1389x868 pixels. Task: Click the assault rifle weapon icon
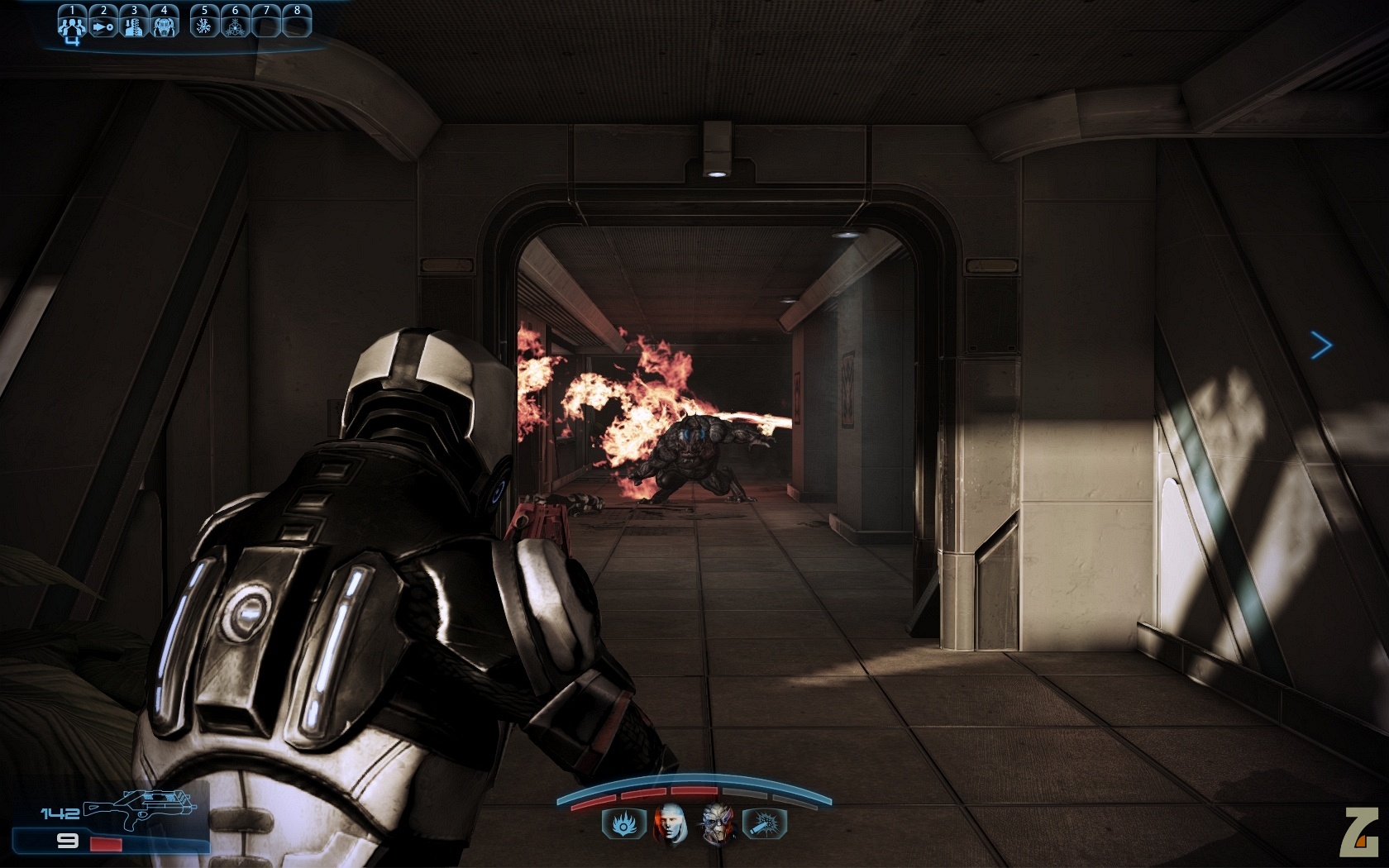(139, 808)
